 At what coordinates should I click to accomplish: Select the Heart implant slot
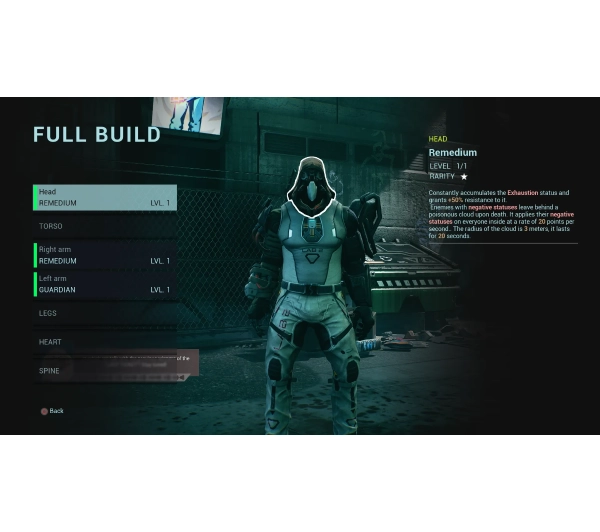point(105,342)
